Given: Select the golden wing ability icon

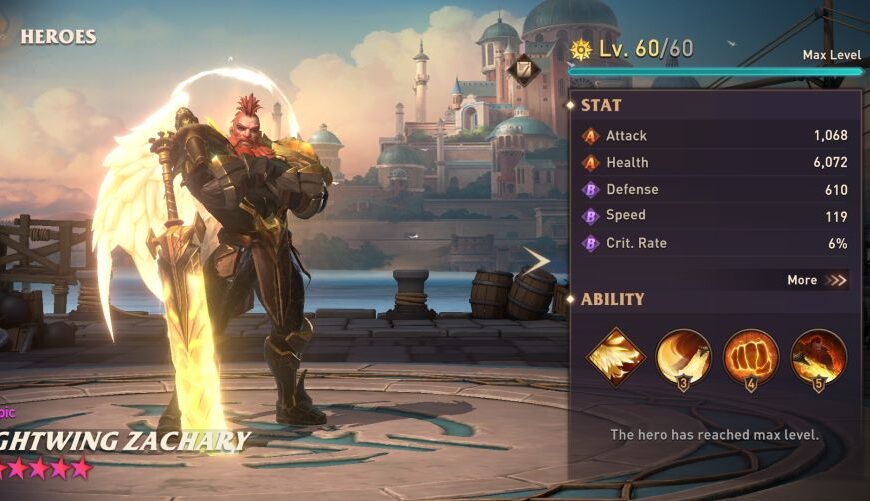Looking at the screenshot, I should (615, 357).
